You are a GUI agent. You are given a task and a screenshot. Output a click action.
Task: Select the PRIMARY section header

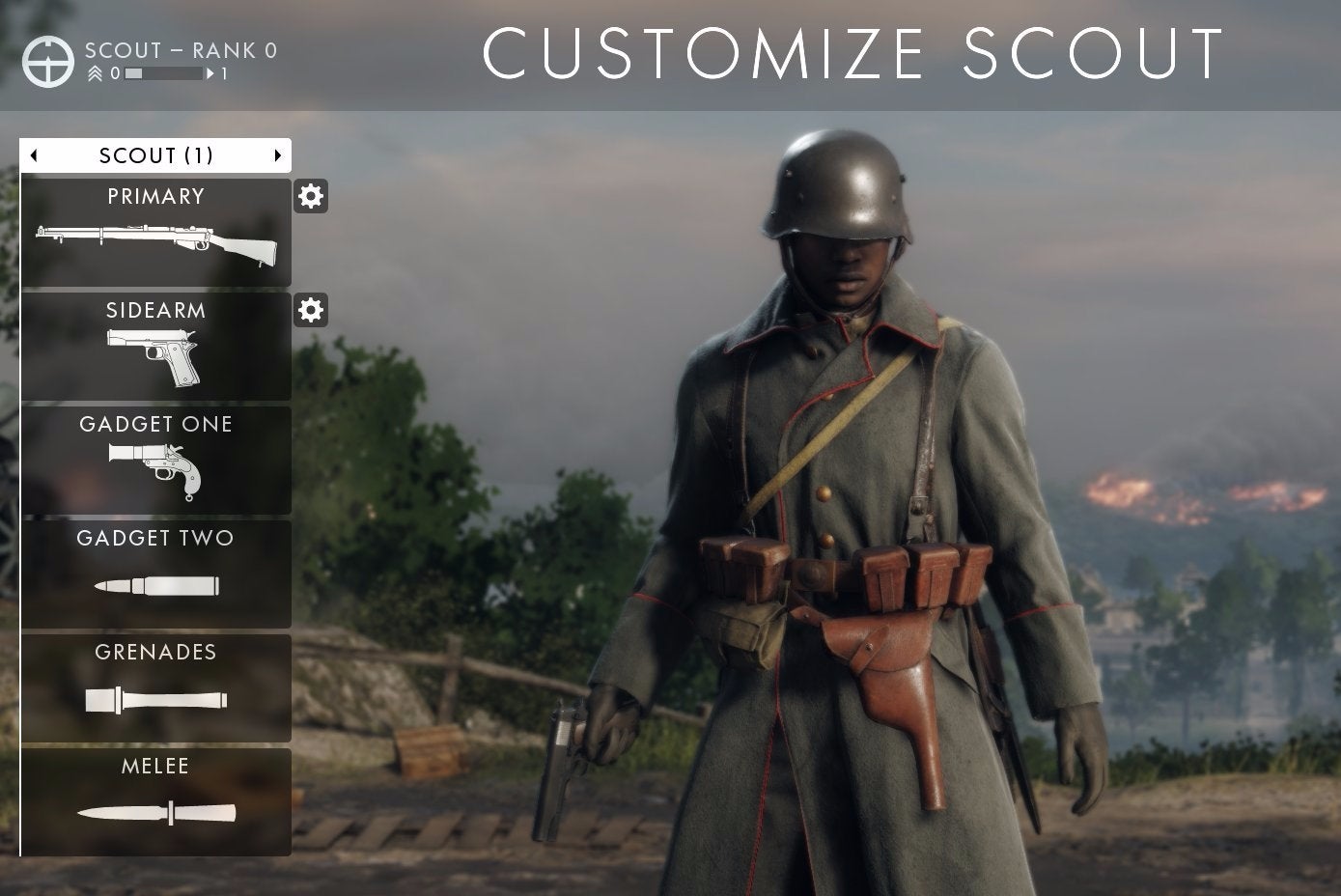pos(154,196)
